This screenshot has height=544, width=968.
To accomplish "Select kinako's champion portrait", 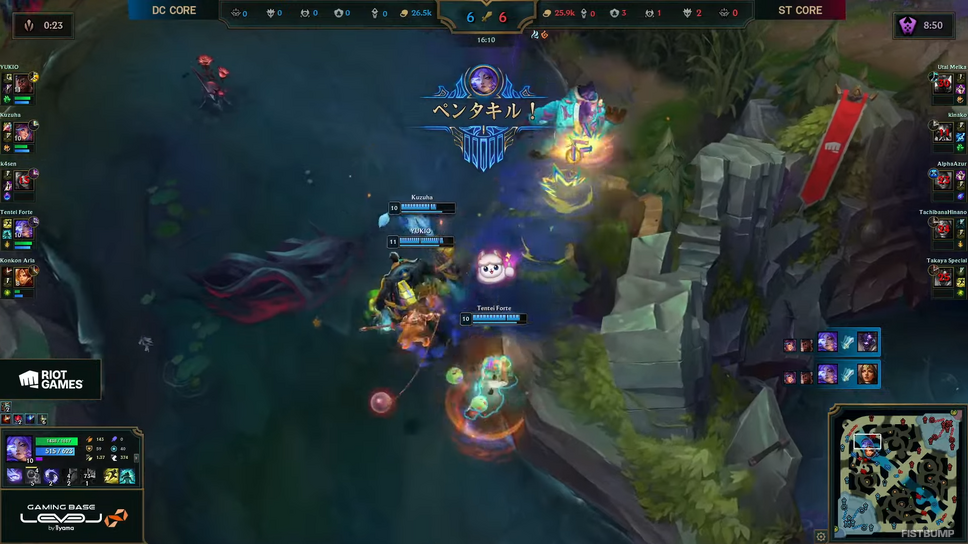I will pos(943,133).
